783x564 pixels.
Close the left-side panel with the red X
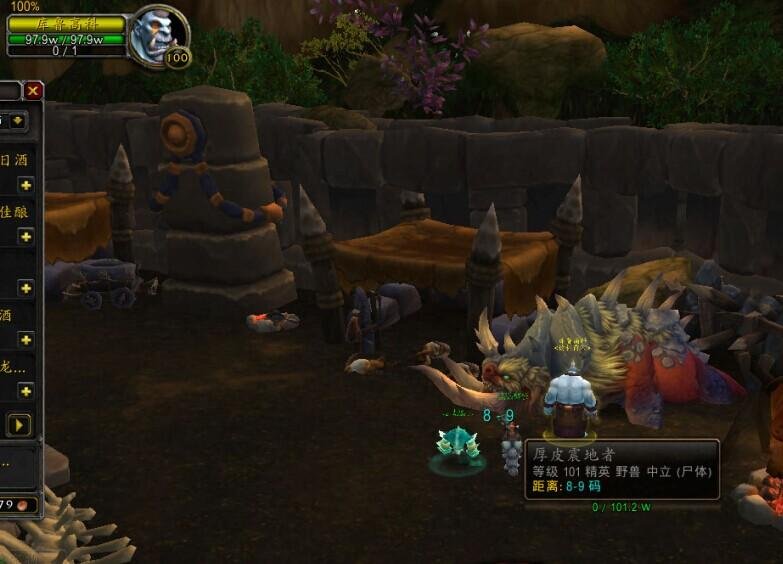click(x=34, y=91)
